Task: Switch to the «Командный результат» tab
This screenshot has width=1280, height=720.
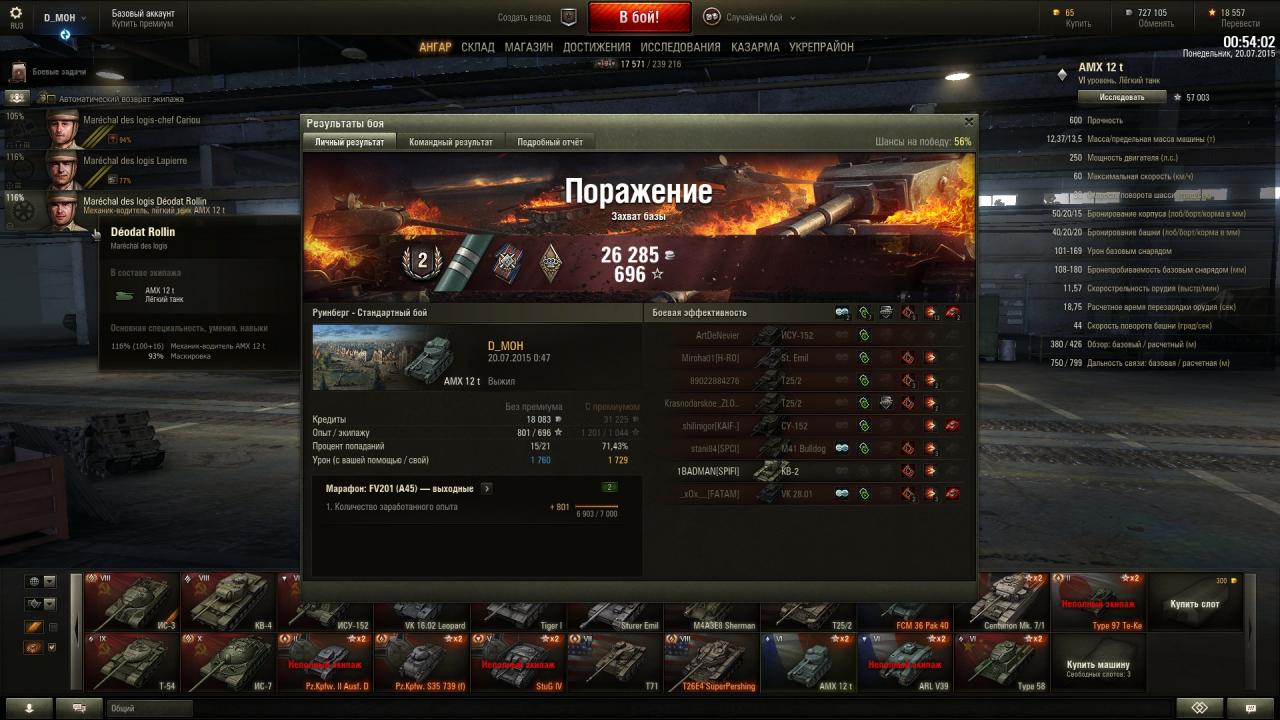Action: (450, 142)
